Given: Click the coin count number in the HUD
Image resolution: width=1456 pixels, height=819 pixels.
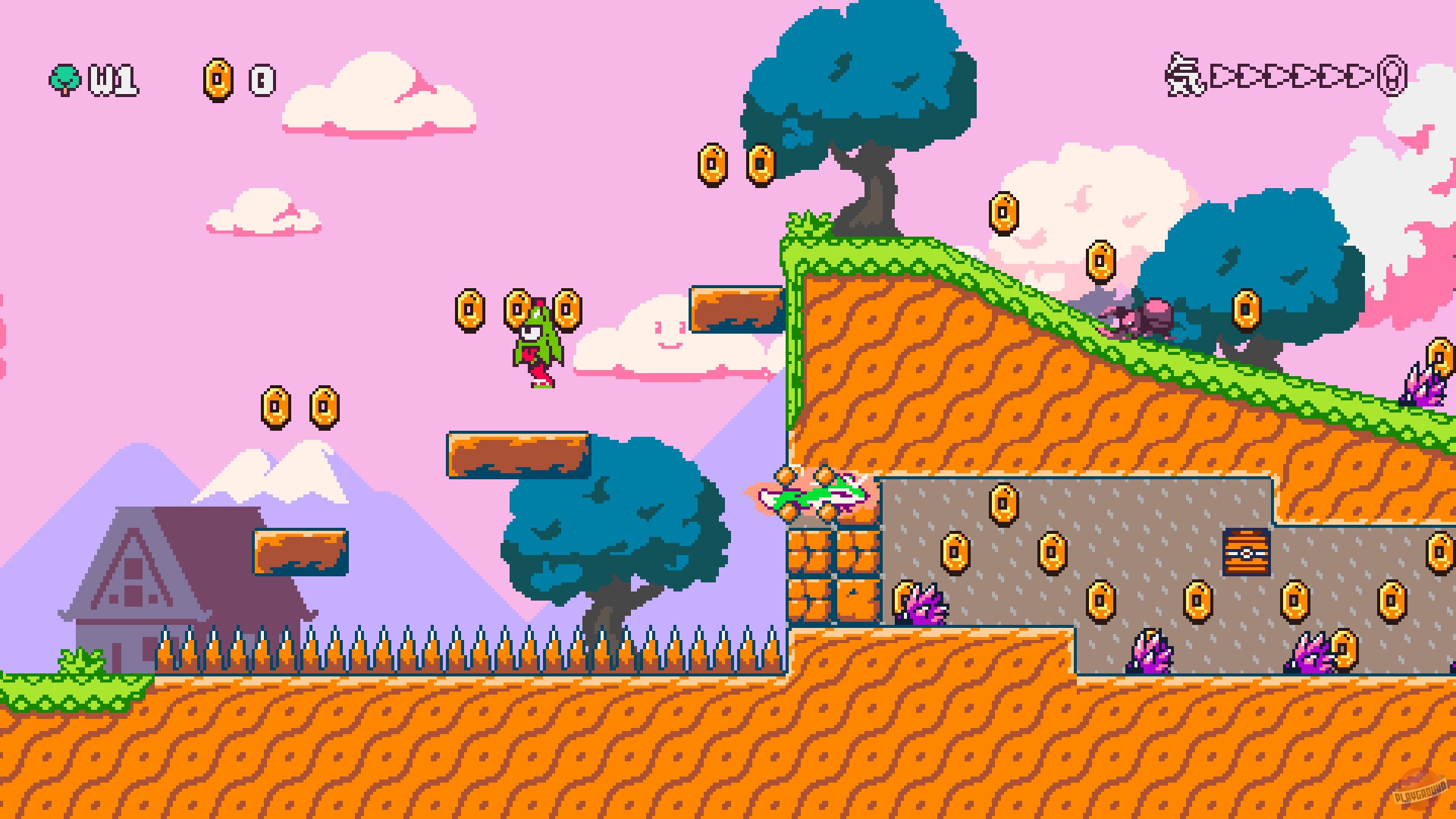Looking at the screenshot, I should click(259, 79).
